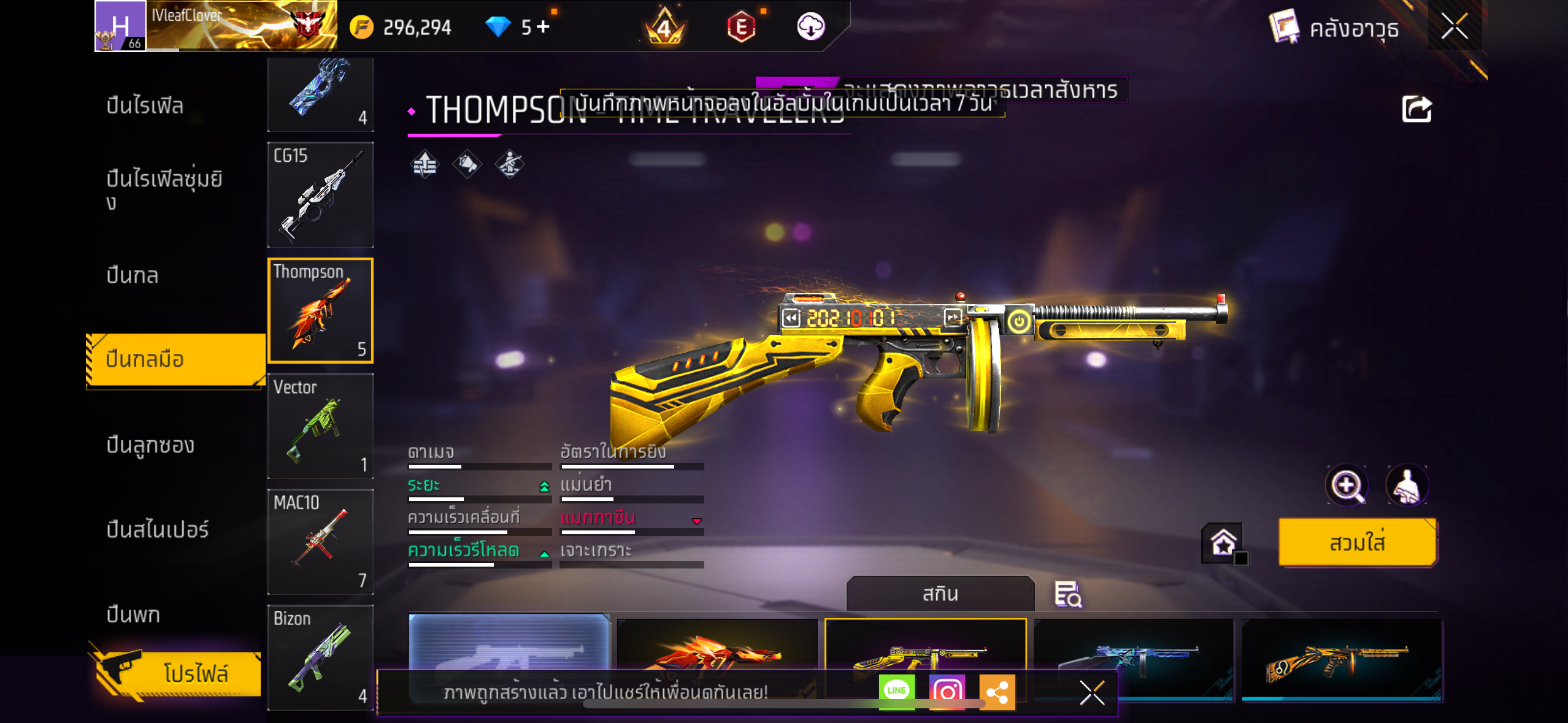Viewport: 1568px width, 723px height.
Task: Select the CG15 weapon tile
Action: pos(320,195)
